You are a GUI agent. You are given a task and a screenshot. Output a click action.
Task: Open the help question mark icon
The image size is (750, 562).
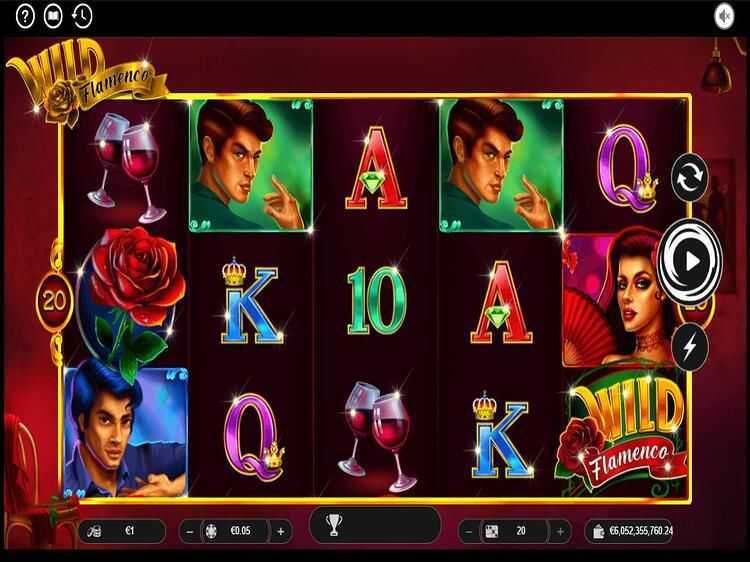coord(26,15)
